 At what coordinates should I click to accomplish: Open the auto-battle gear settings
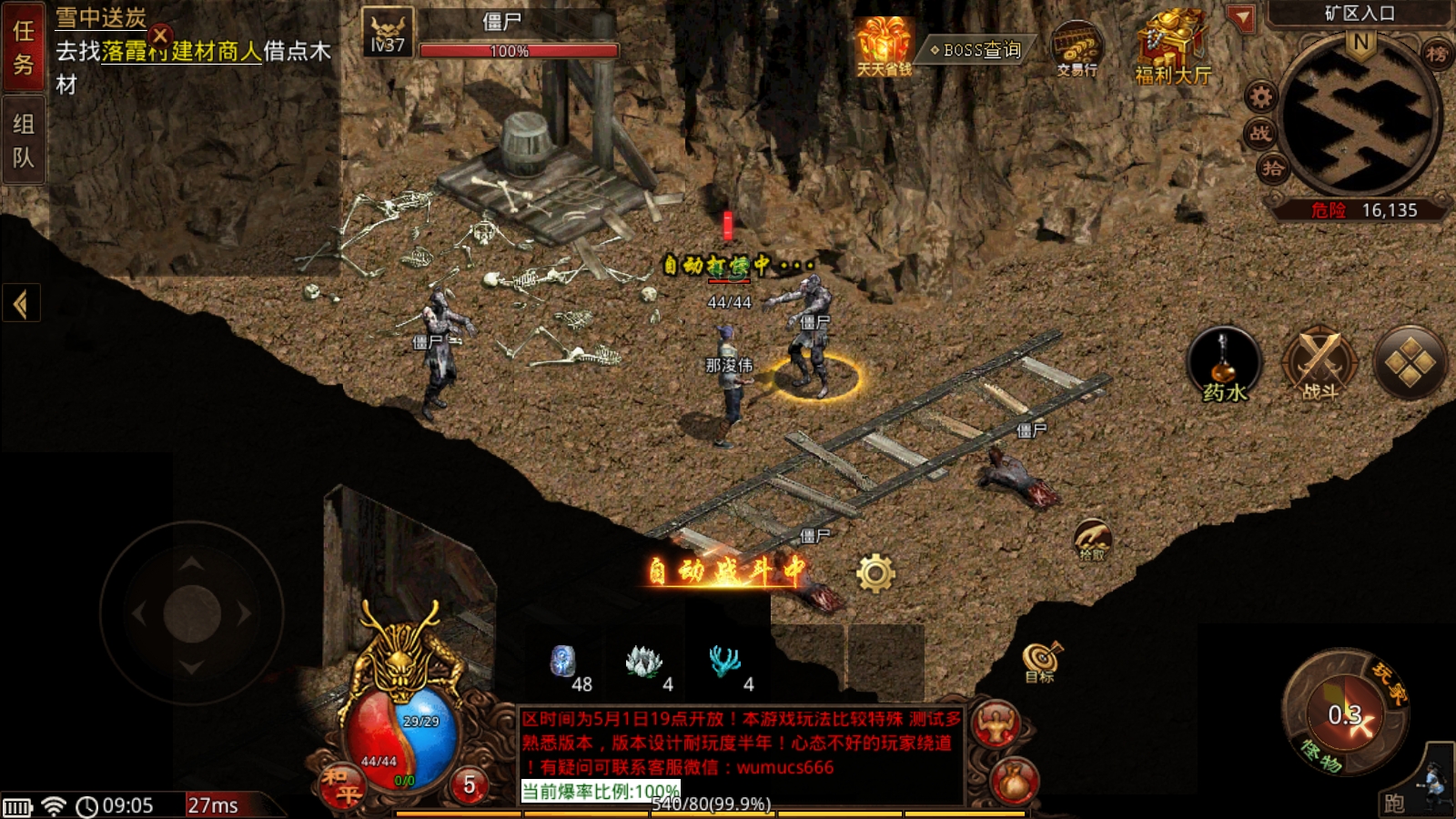tap(875, 573)
